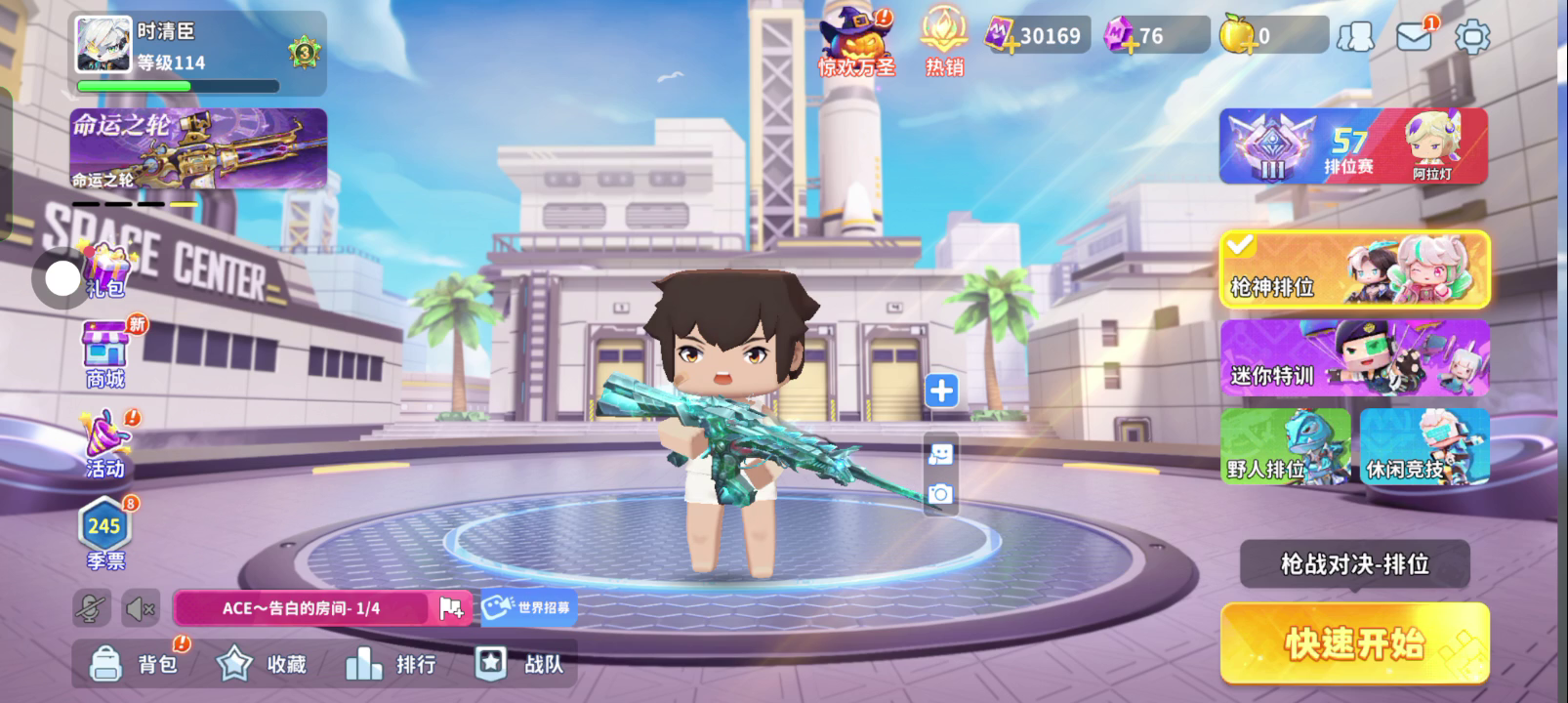Image resolution: width=1568 pixels, height=703 pixels.
Task: Open the 热销 hot sale icon
Action: [x=943, y=43]
